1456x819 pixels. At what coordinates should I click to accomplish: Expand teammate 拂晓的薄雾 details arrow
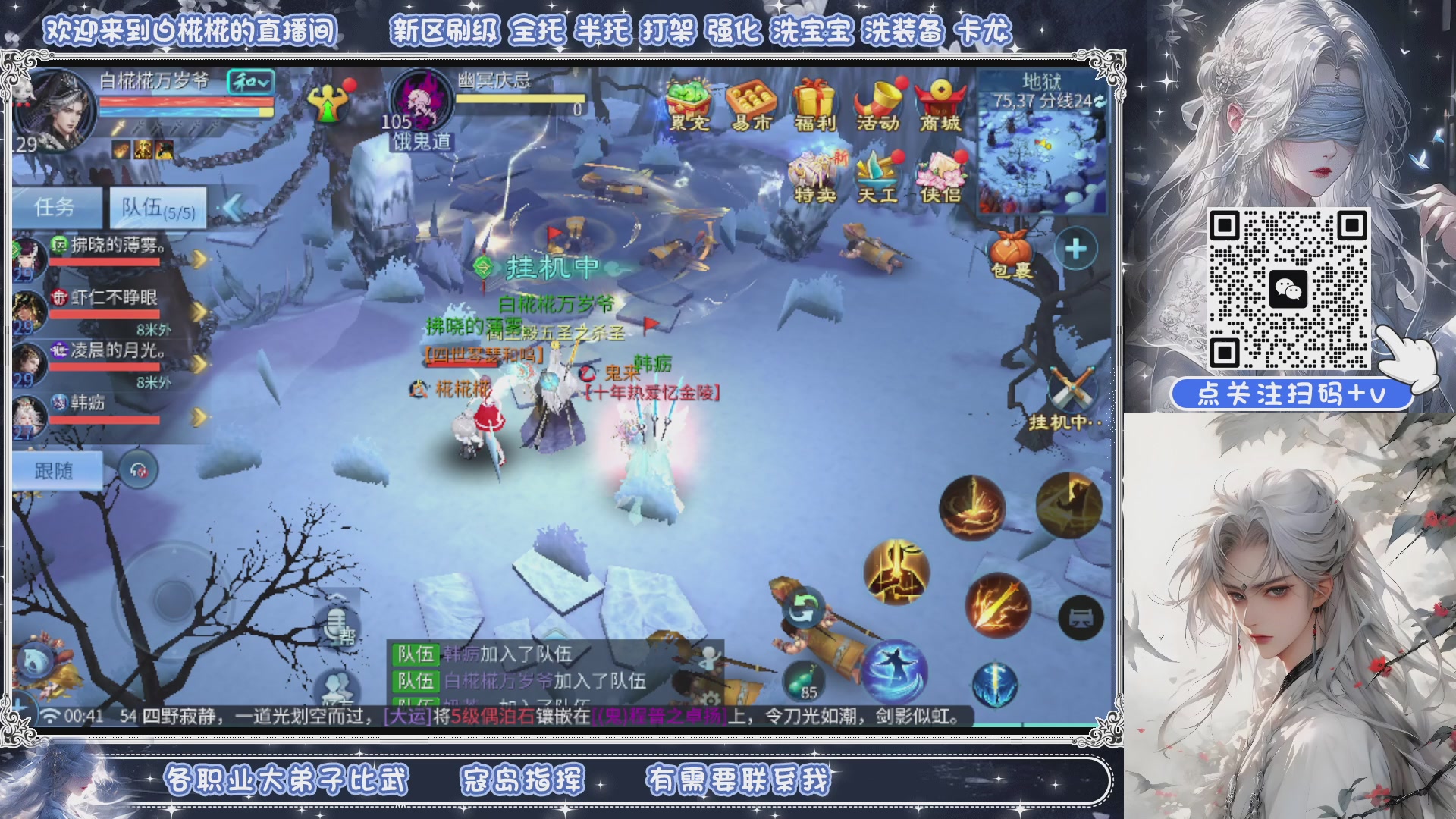coord(199,258)
